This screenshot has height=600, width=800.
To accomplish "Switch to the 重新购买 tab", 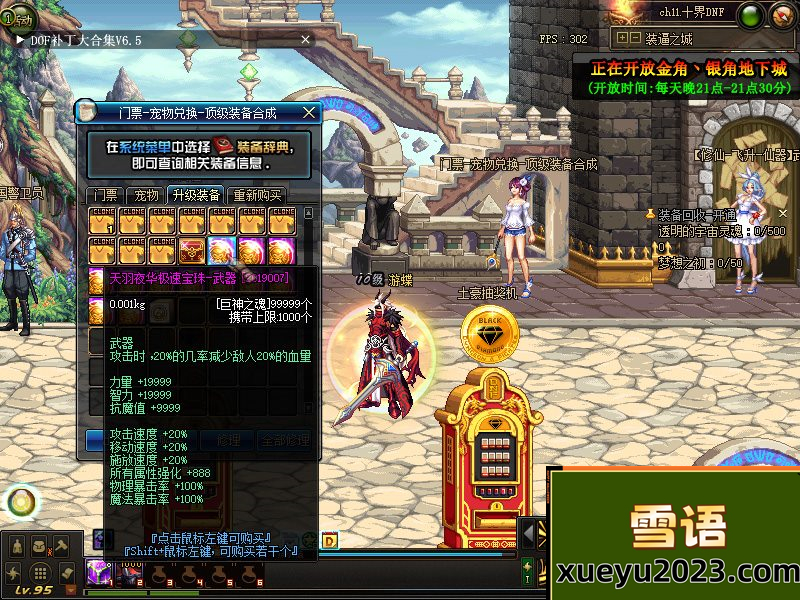I will tap(257, 195).
